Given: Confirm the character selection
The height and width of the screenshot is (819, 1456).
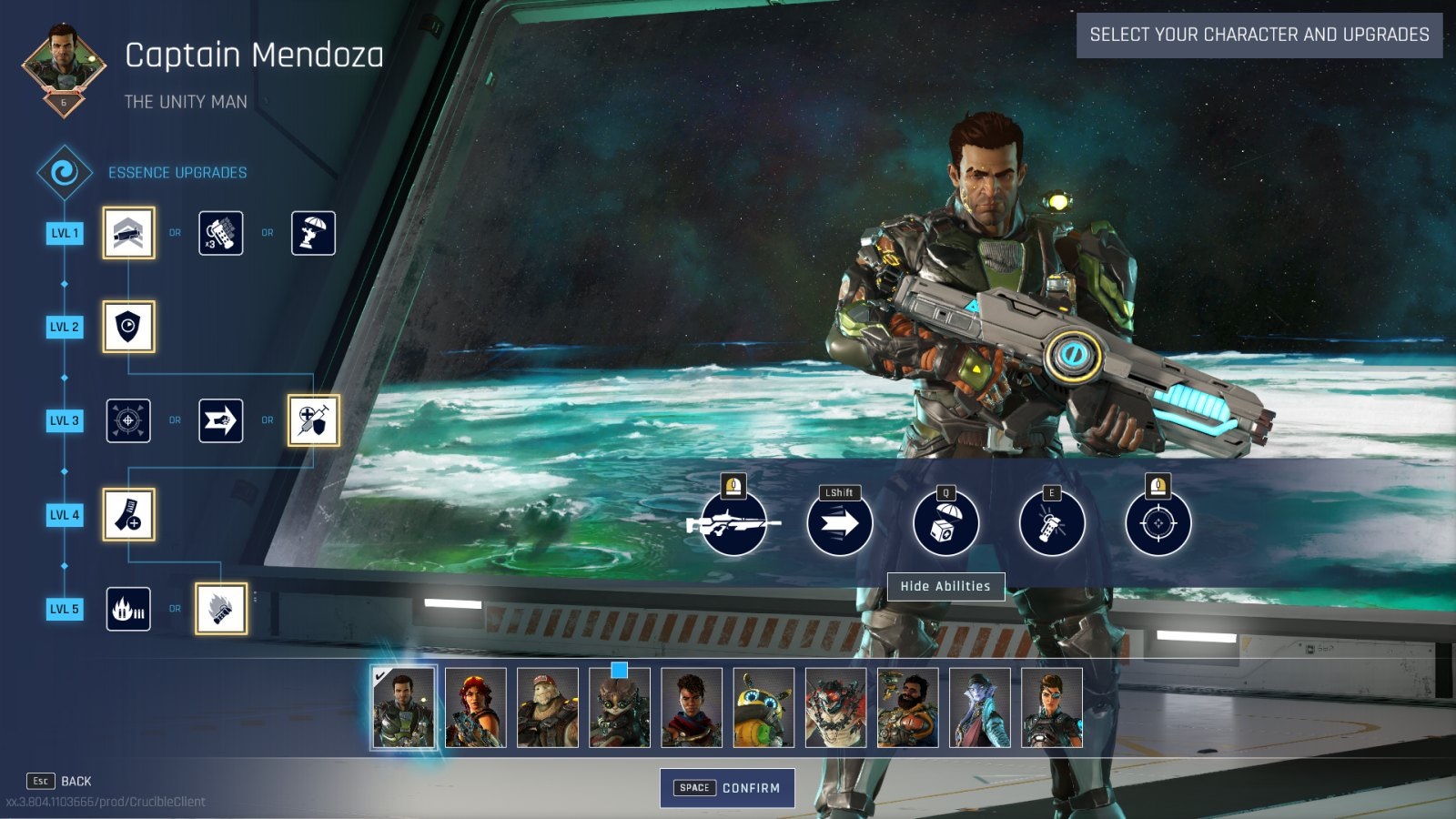Looking at the screenshot, I should (x=727, y=788).
